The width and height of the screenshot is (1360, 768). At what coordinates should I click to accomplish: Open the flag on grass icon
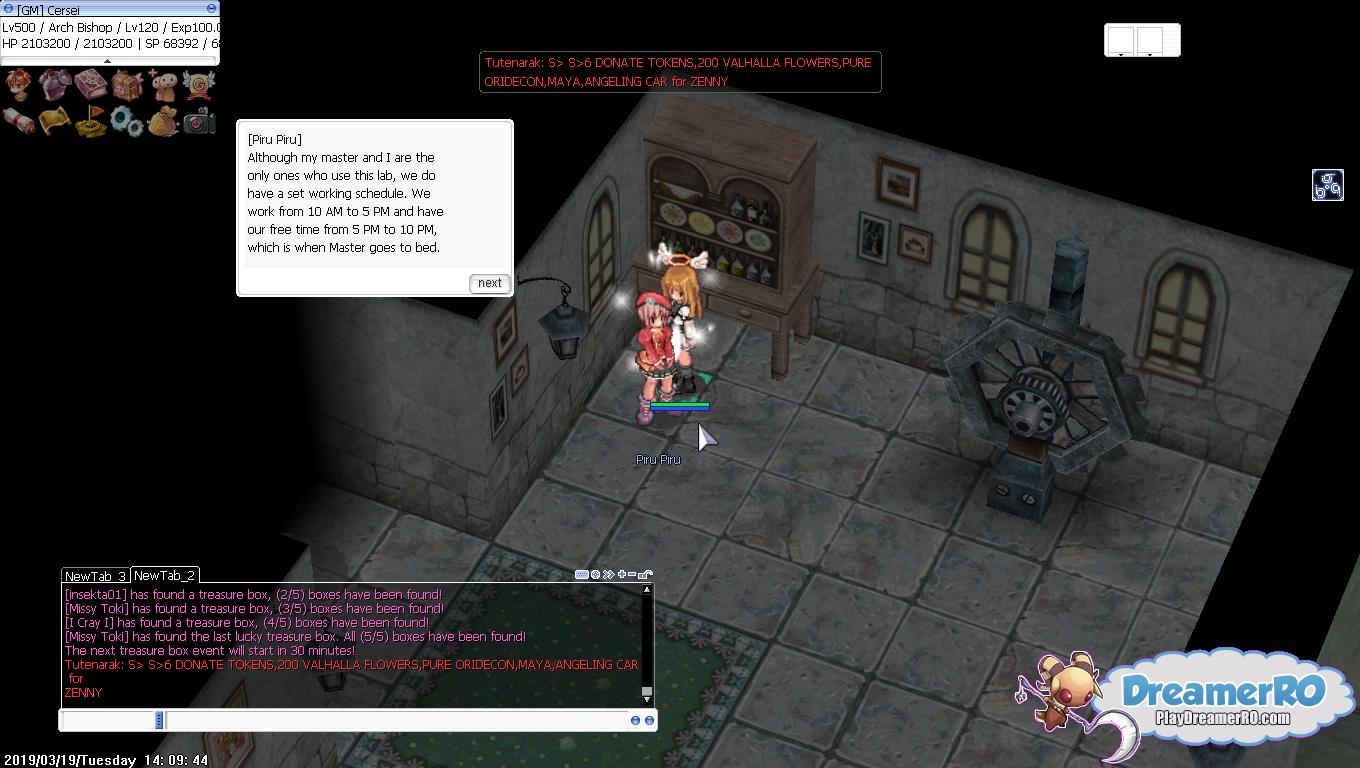pyautogui.click(x=90, y=121)
